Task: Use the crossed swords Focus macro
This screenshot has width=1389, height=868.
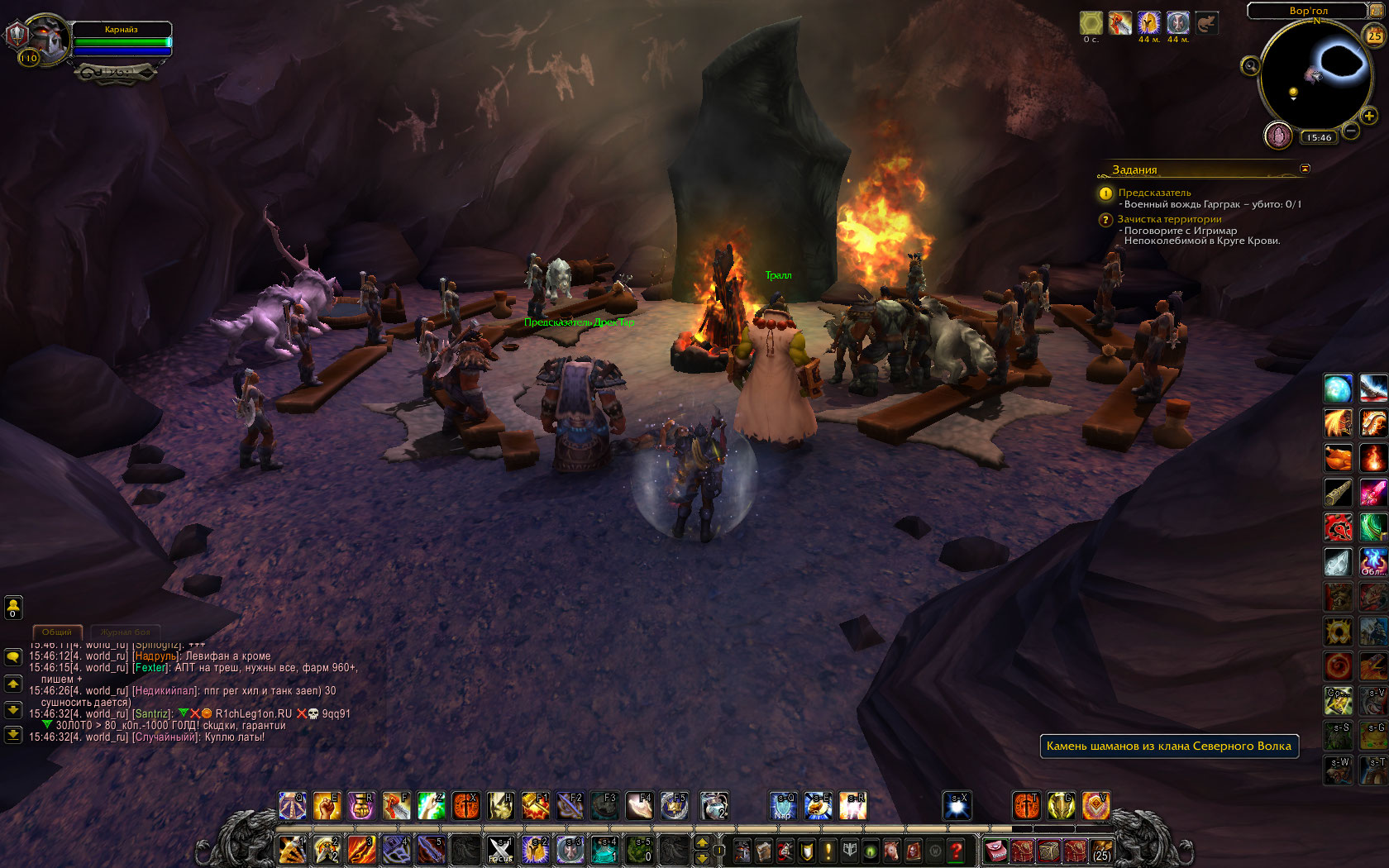Action: [500, 850]
